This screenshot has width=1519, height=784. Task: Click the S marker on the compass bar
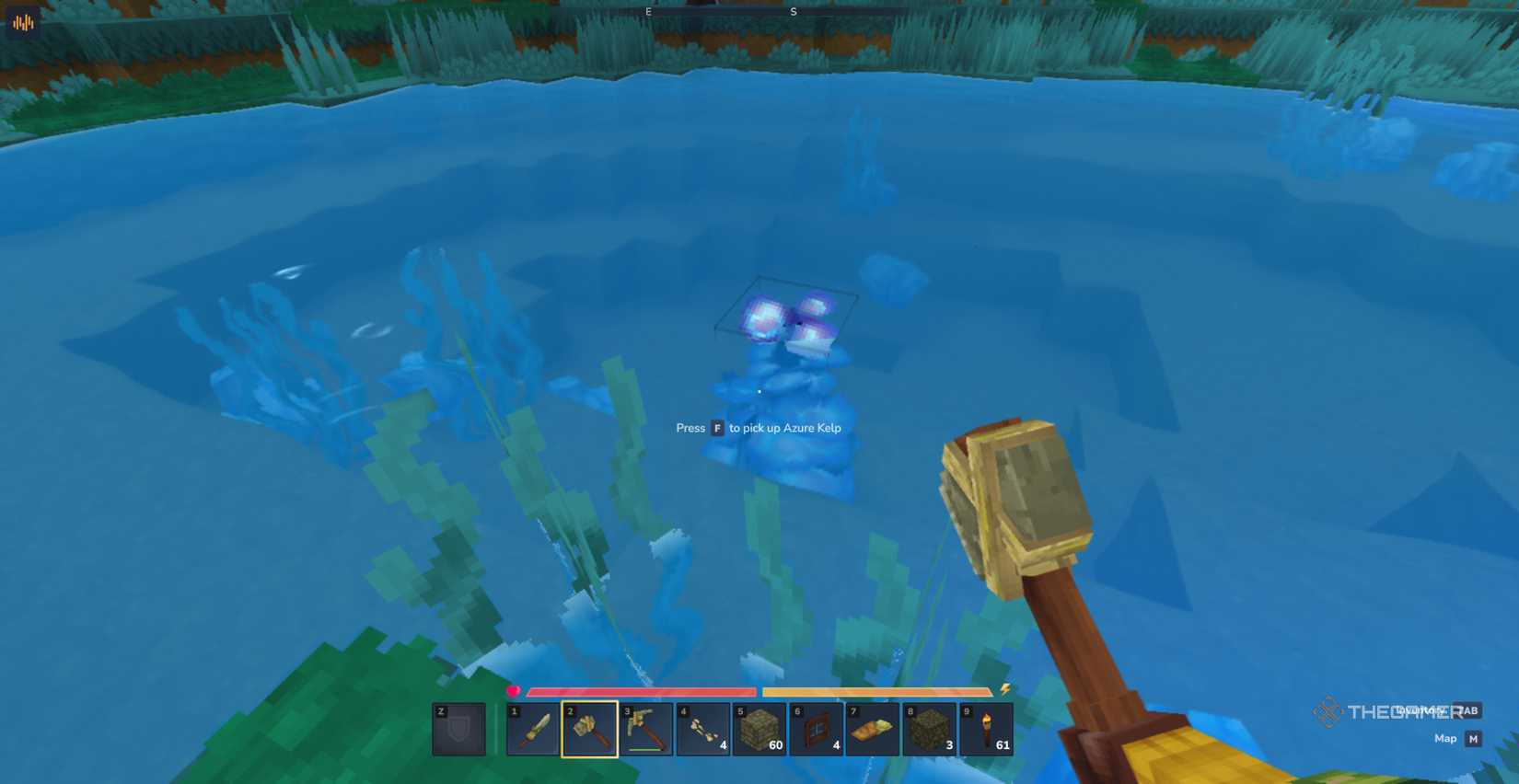pos(793,12)
